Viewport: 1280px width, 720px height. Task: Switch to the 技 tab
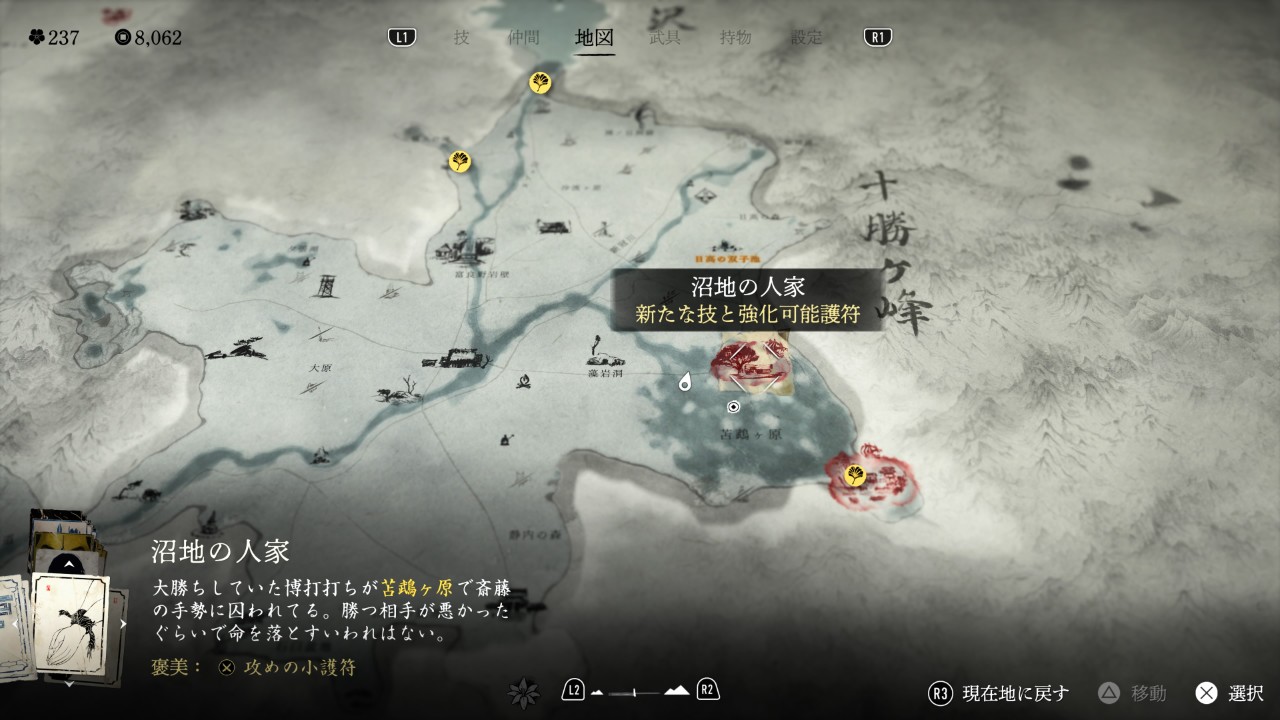(x=461, y=38)
